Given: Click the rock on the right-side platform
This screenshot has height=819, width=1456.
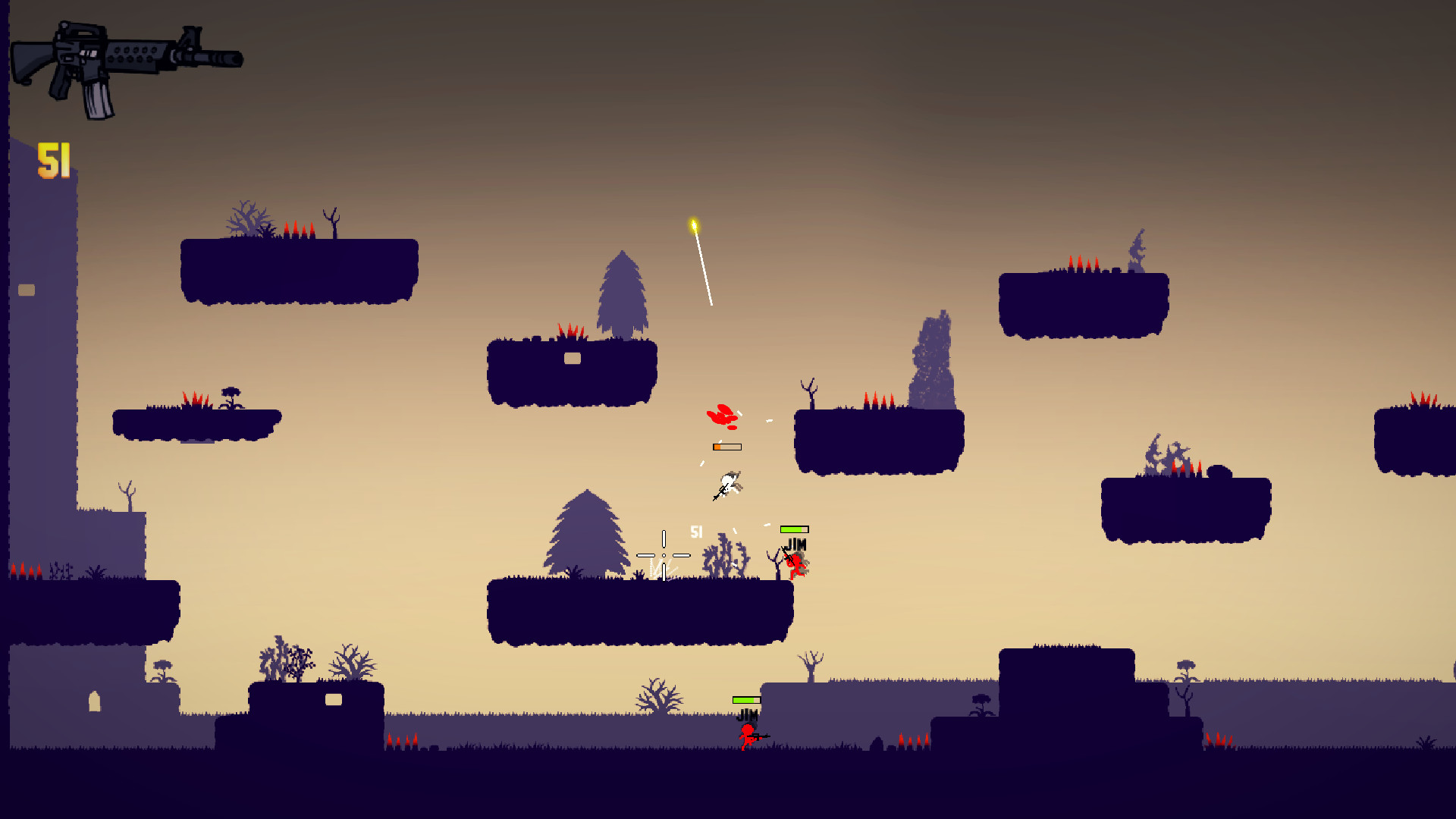Looking at the screenshot, I should (x=1221, y=470).
